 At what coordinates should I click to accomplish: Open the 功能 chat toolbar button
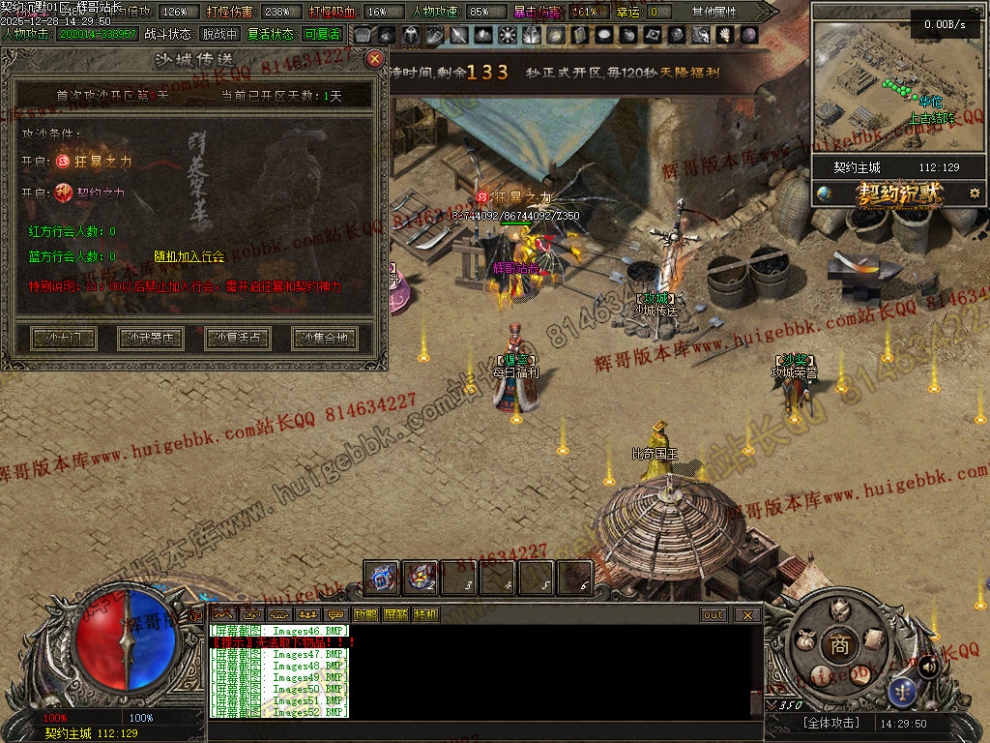pos(366,614)
